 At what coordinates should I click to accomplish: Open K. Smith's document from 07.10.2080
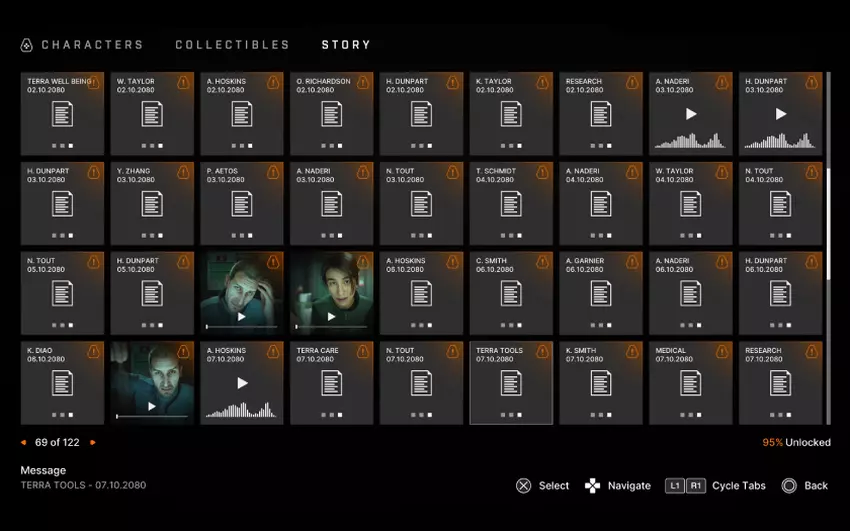click(x=601, y=383)
